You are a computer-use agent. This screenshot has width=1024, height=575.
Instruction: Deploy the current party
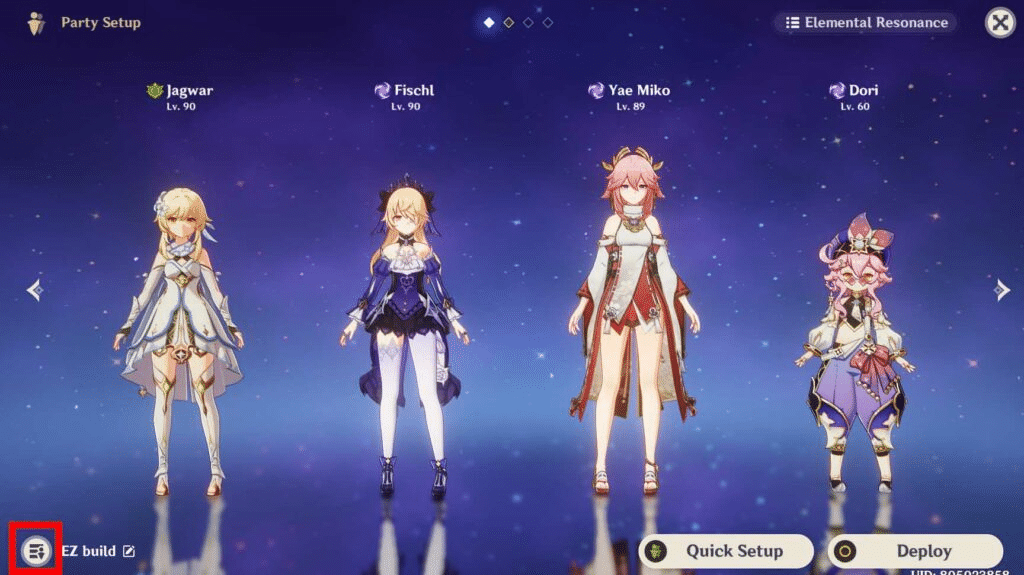914,551
